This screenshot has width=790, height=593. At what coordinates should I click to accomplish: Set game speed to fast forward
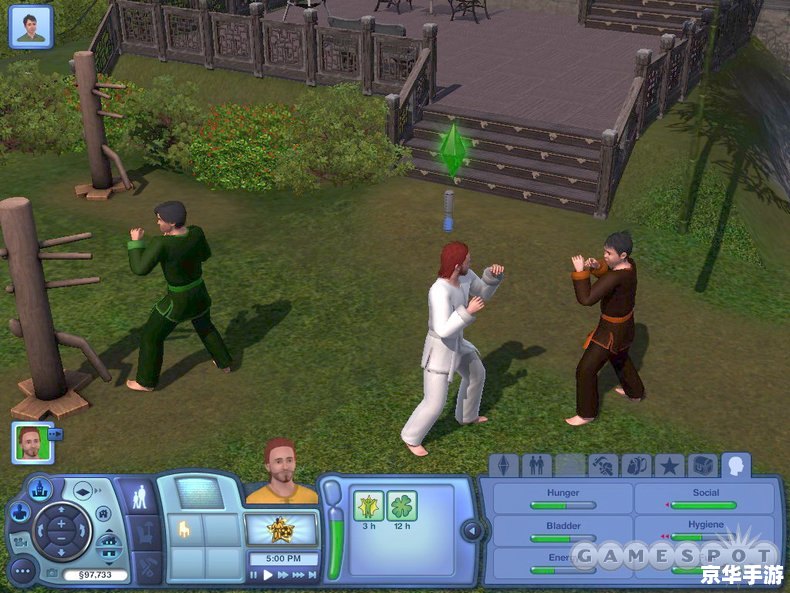tap(283, 575)
